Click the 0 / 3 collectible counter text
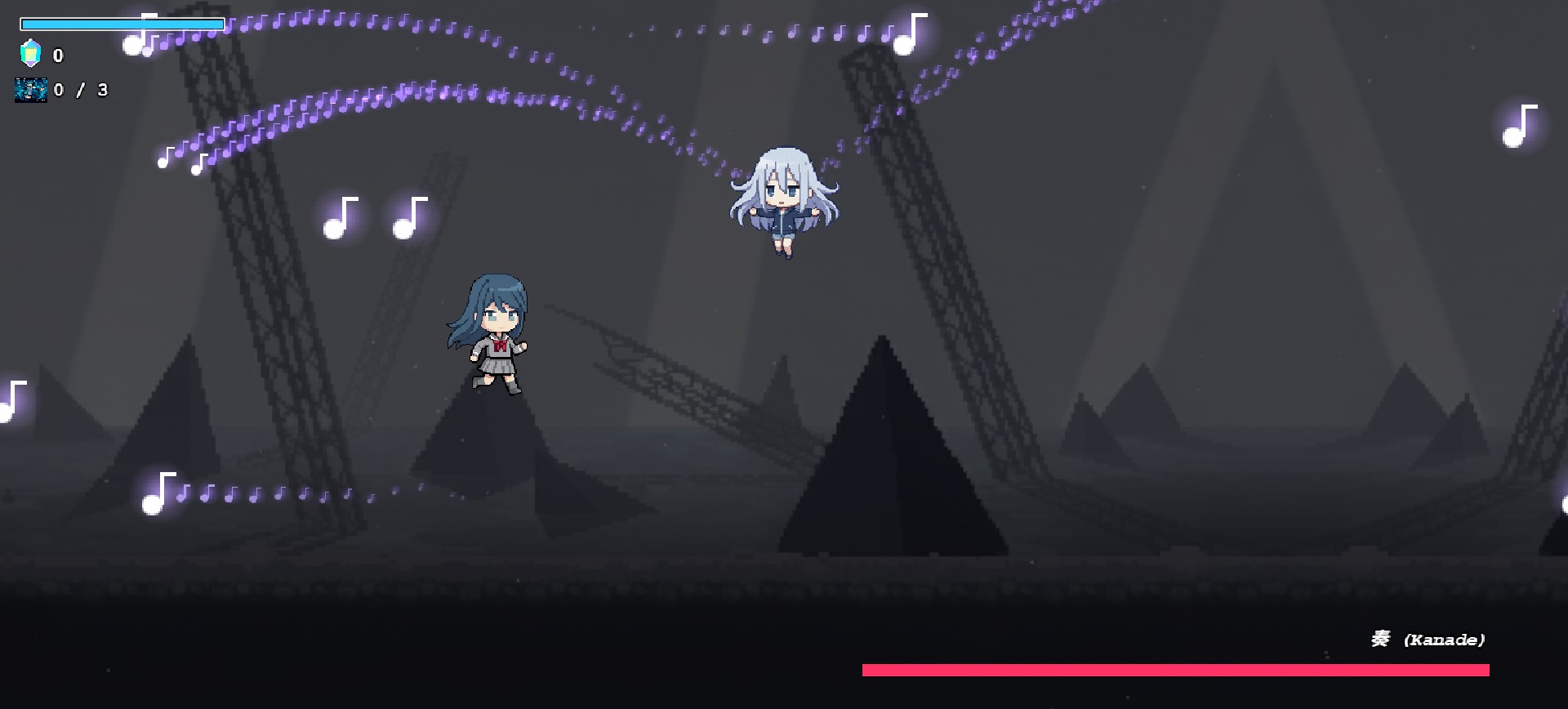This screenshot has height=709, width=1568. click(x=79, y=90)
